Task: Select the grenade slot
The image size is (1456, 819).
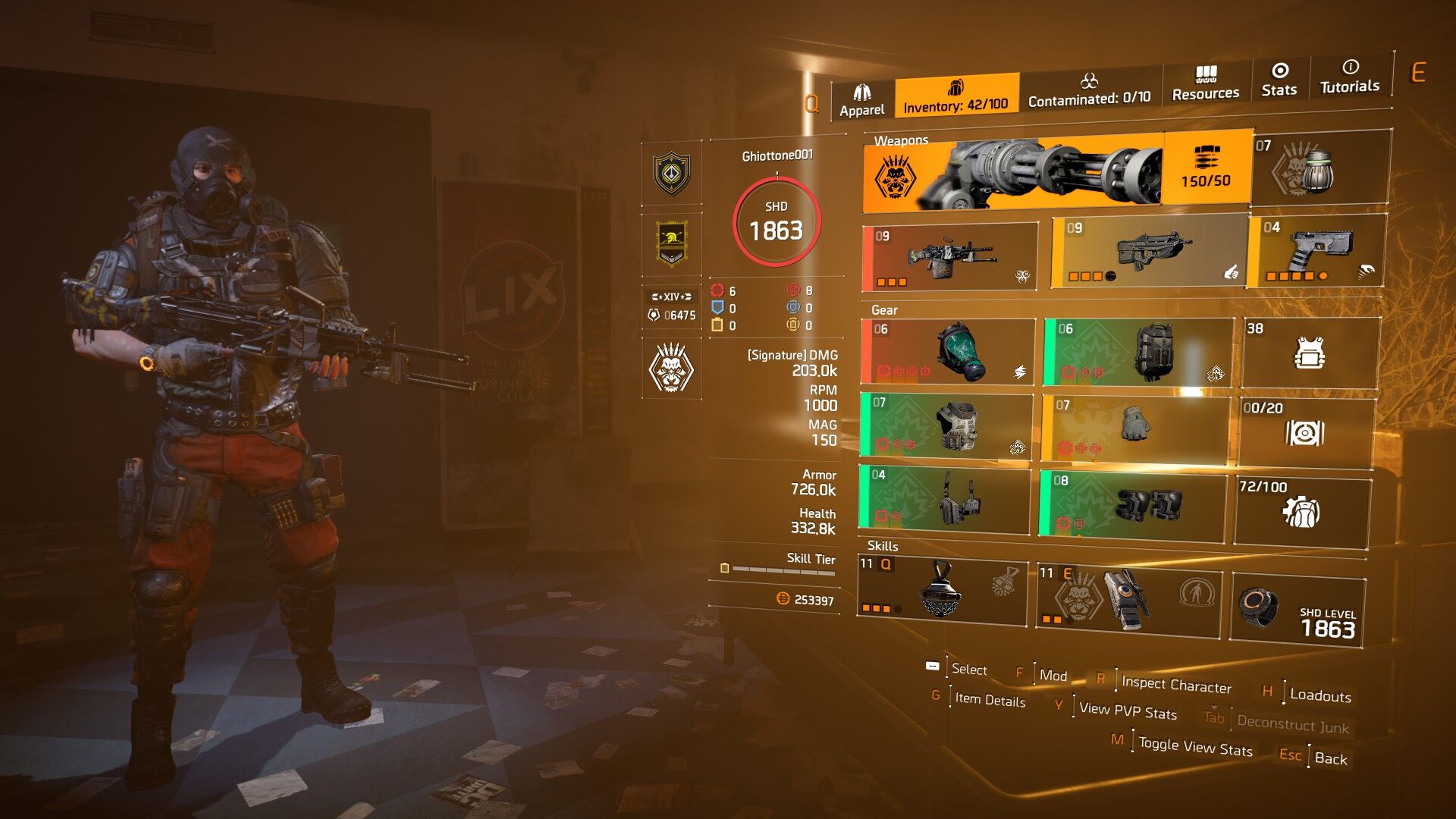Action: (1320, 168)
